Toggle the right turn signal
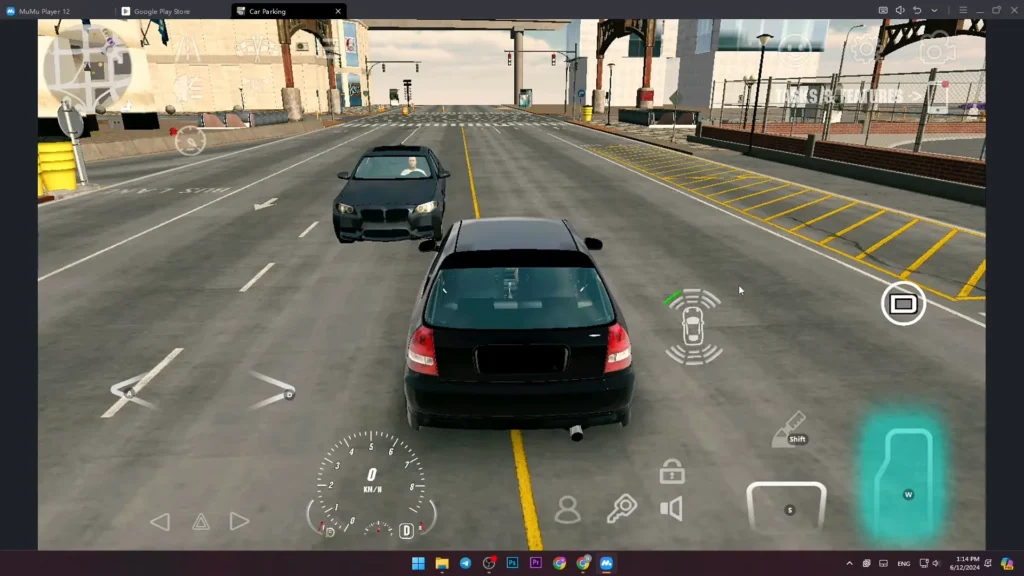Image resolution: width=1024 pixels, height=576 pixels. (239, 521)
